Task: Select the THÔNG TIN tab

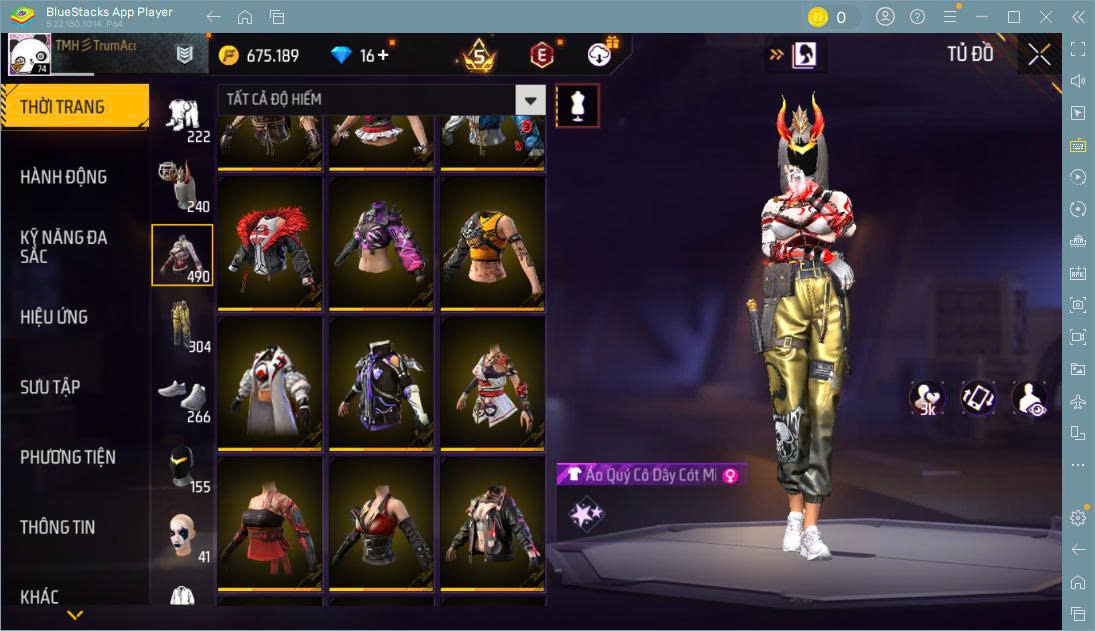Action: 58,527
